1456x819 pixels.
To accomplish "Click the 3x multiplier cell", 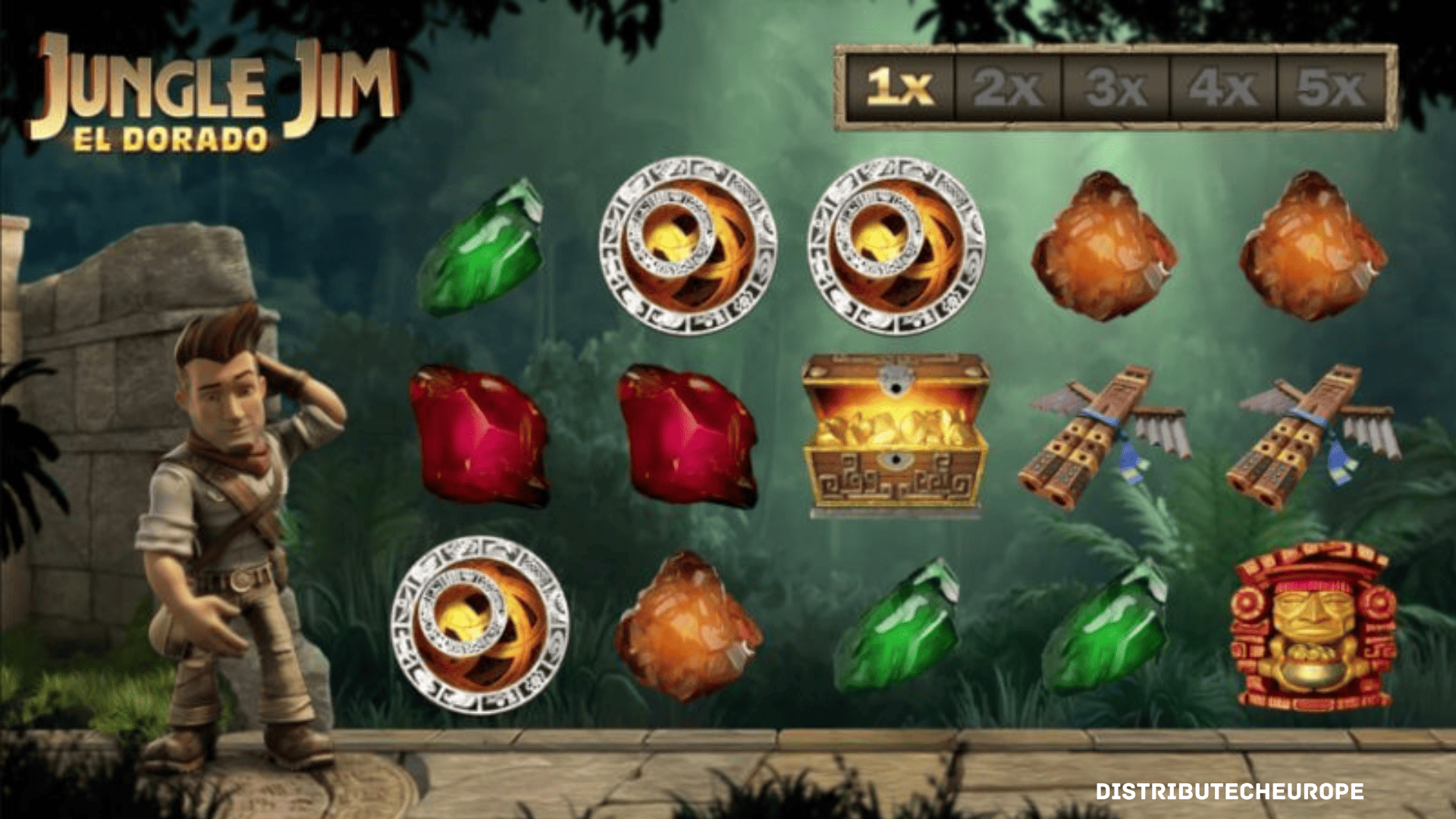I will (x=1116, y=87).
